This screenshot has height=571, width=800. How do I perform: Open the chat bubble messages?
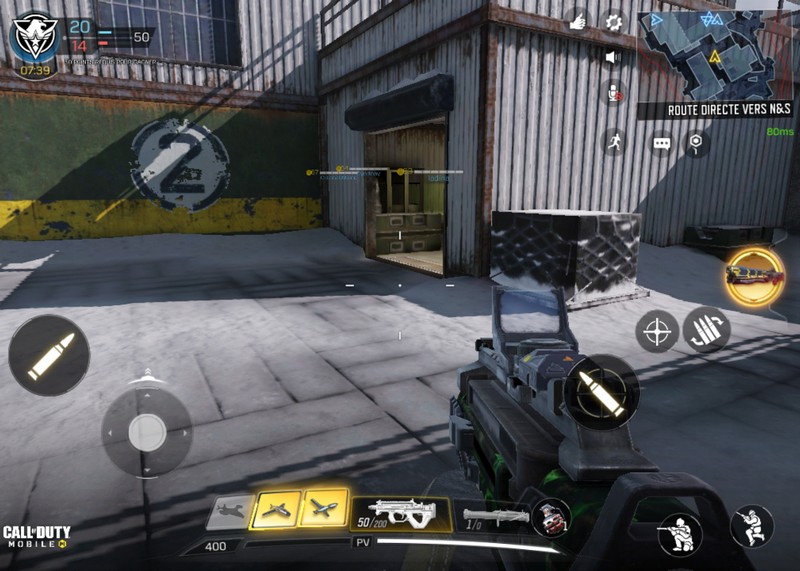click(x=661, y=144)
